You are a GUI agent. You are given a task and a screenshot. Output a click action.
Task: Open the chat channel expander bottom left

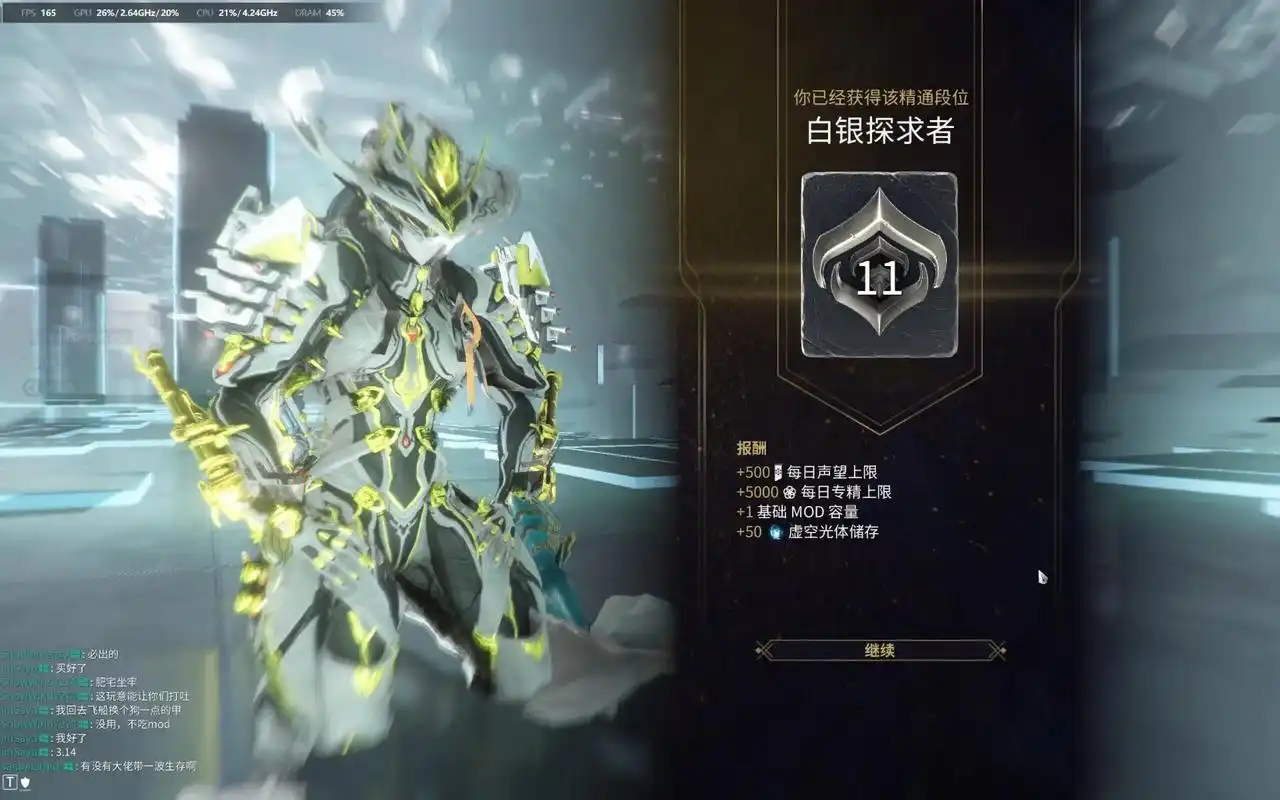pos(10,782)
